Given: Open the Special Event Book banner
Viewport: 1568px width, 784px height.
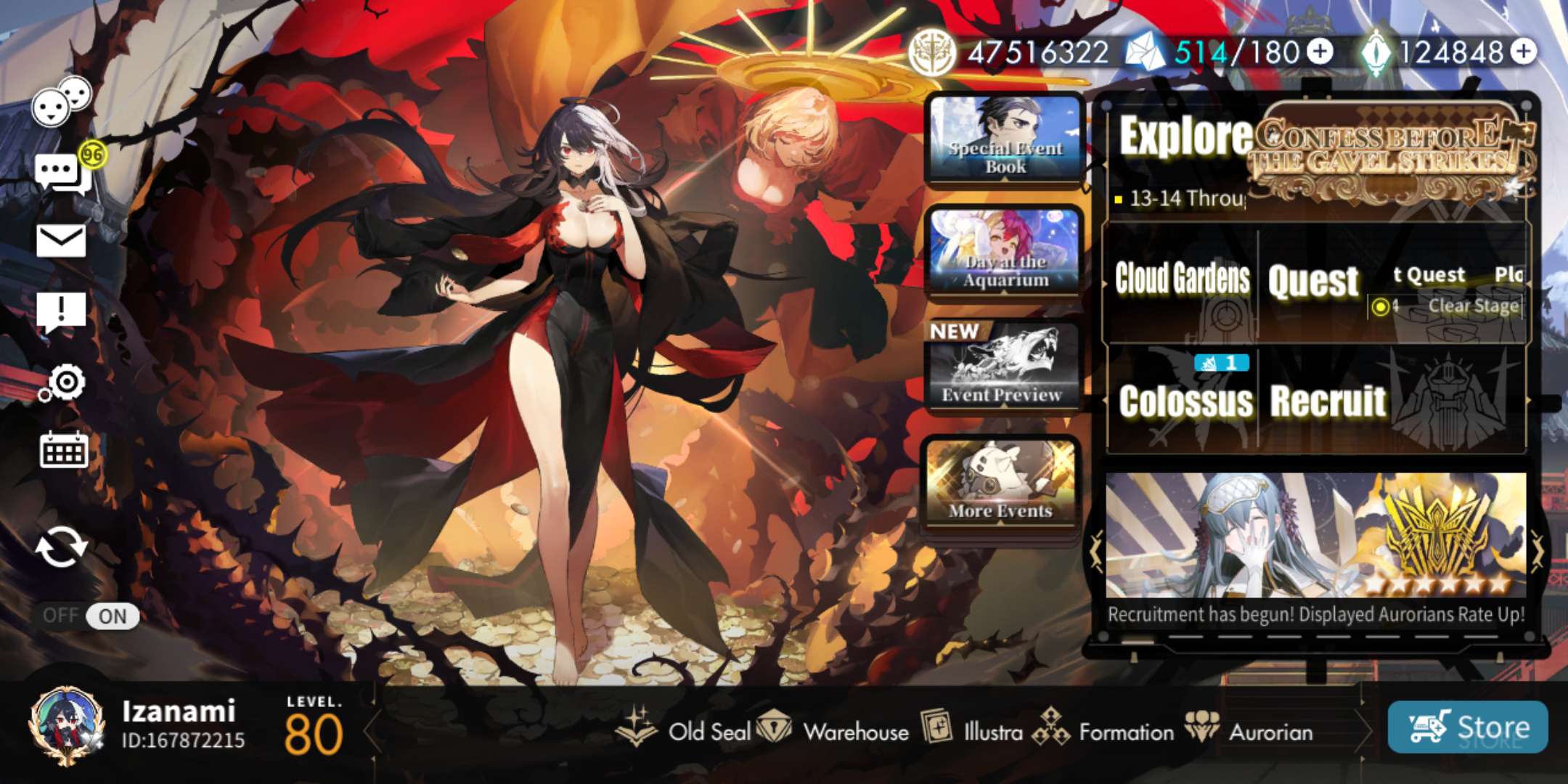Looking at the screenshot, I should 1005,139.
